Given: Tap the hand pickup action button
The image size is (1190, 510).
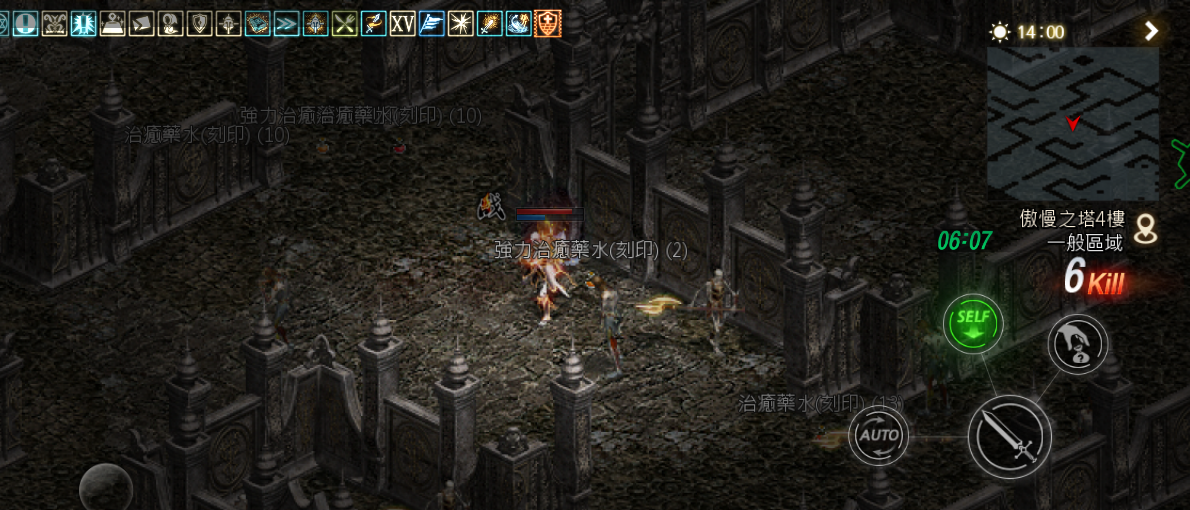Looking at the screenshot, I should pyautogui.click(x=1077, y=344).
